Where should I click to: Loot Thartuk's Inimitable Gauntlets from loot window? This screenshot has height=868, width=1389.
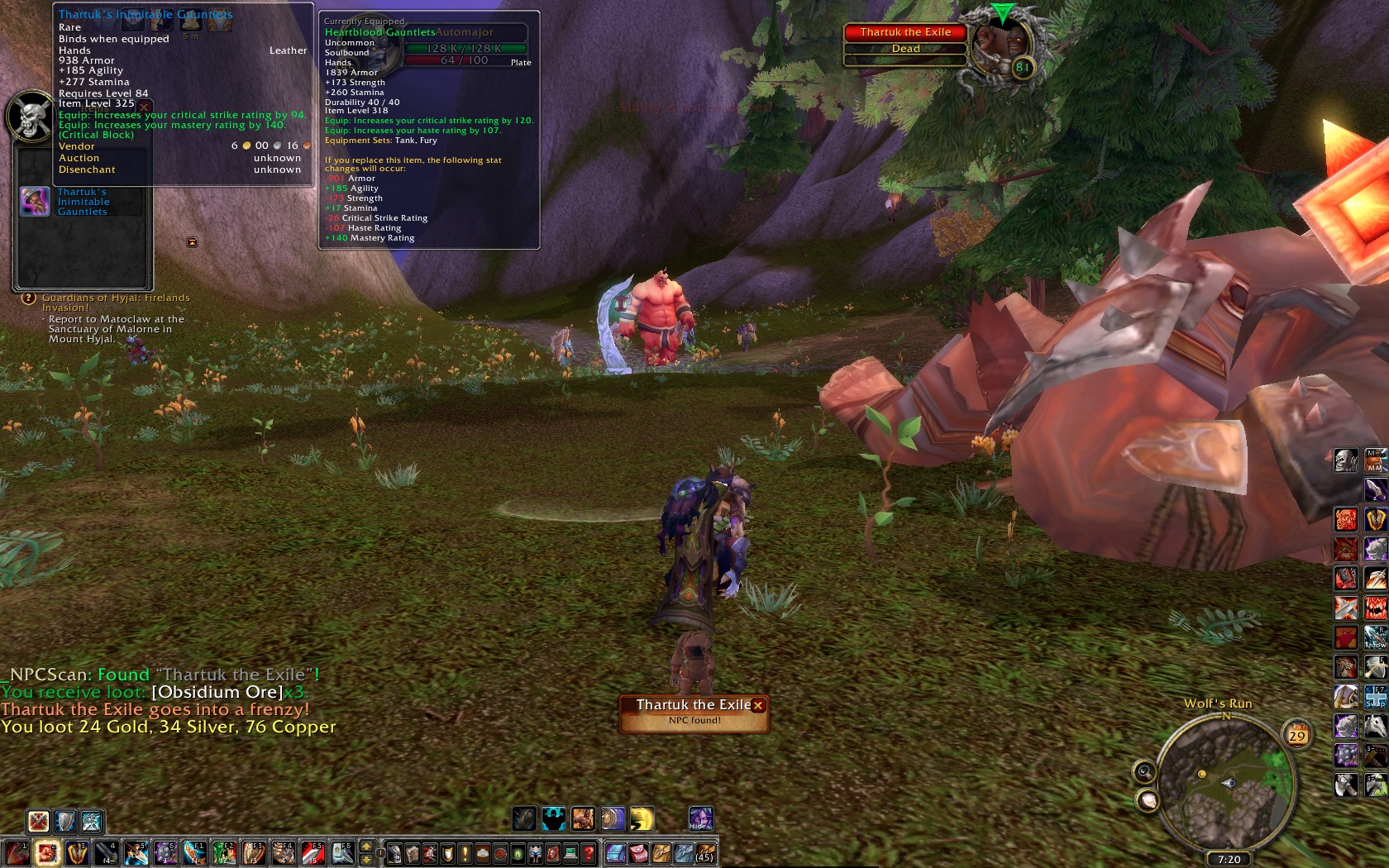tap(35, 202)
